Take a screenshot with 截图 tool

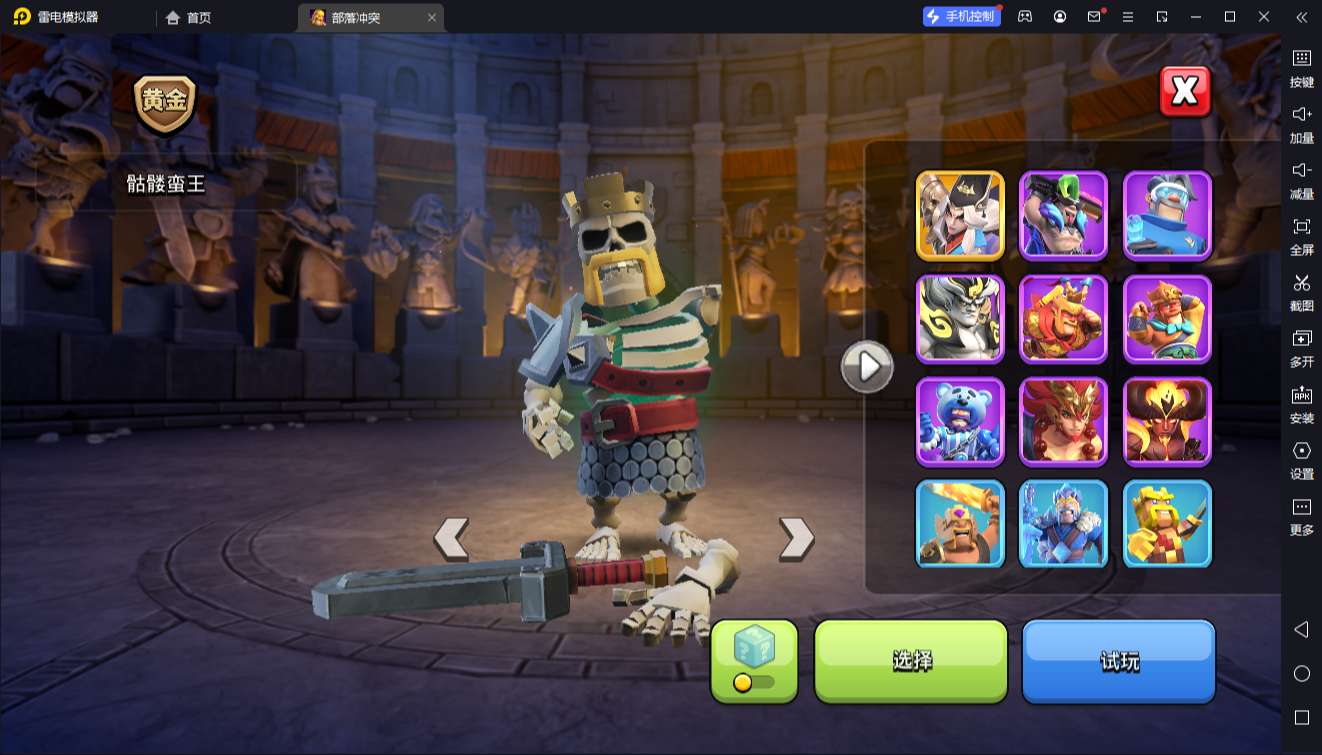click(1301, 291)
